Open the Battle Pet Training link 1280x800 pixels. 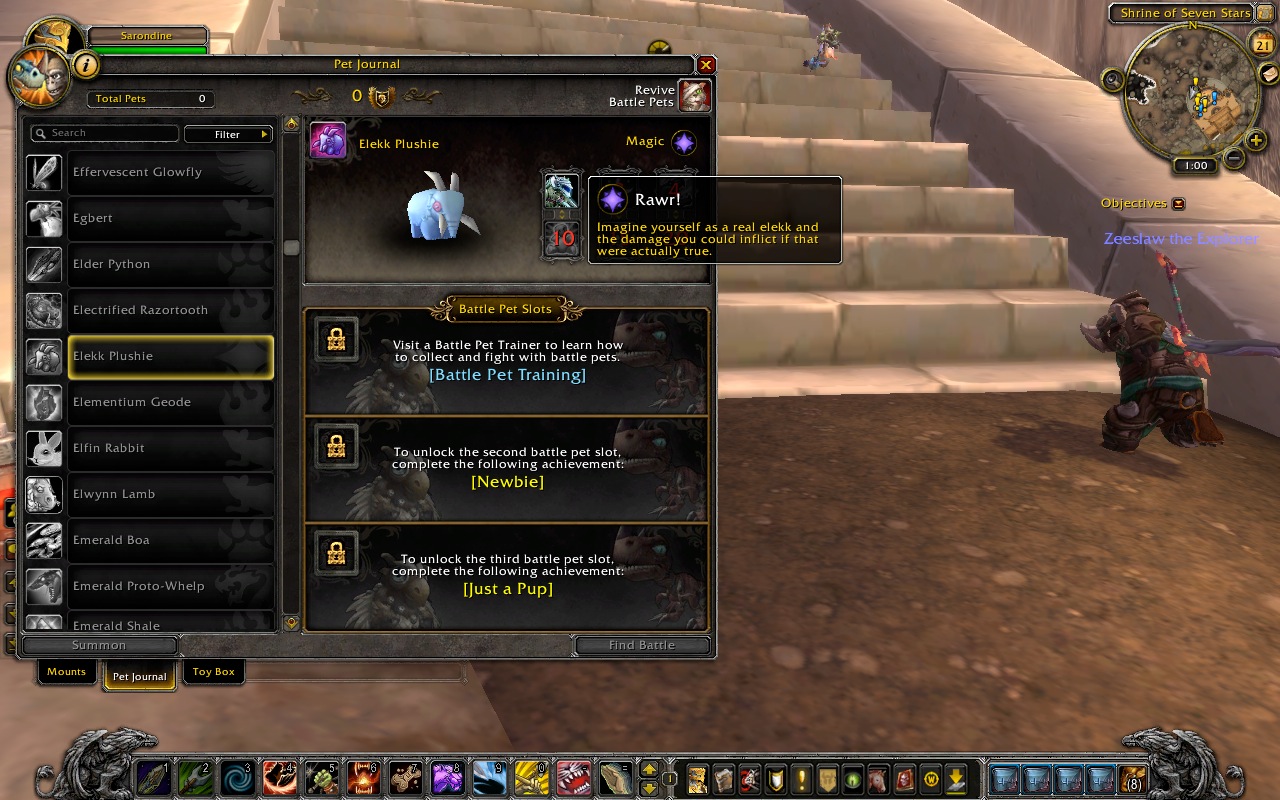click(507, 375)
